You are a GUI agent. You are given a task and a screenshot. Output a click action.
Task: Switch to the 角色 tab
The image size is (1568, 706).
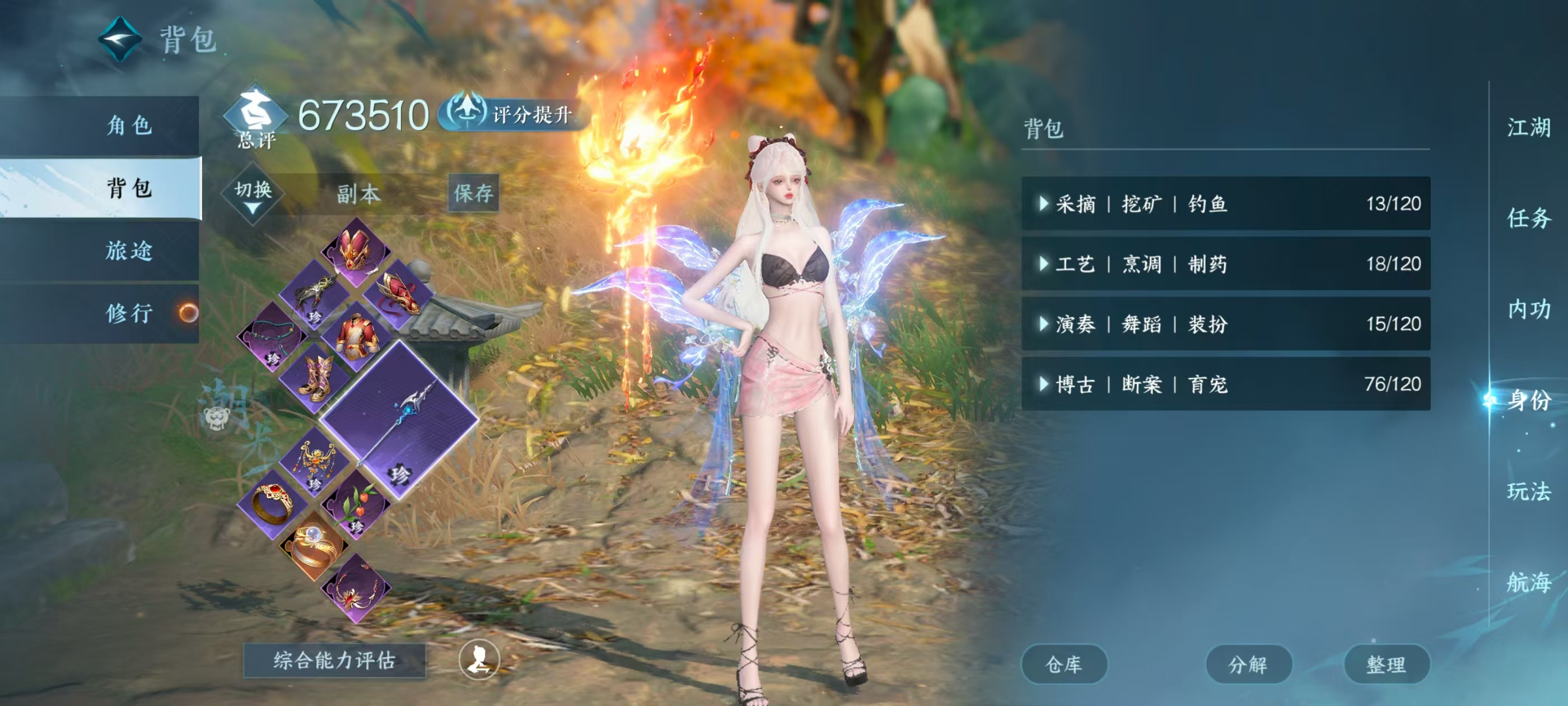pos(129,126)
